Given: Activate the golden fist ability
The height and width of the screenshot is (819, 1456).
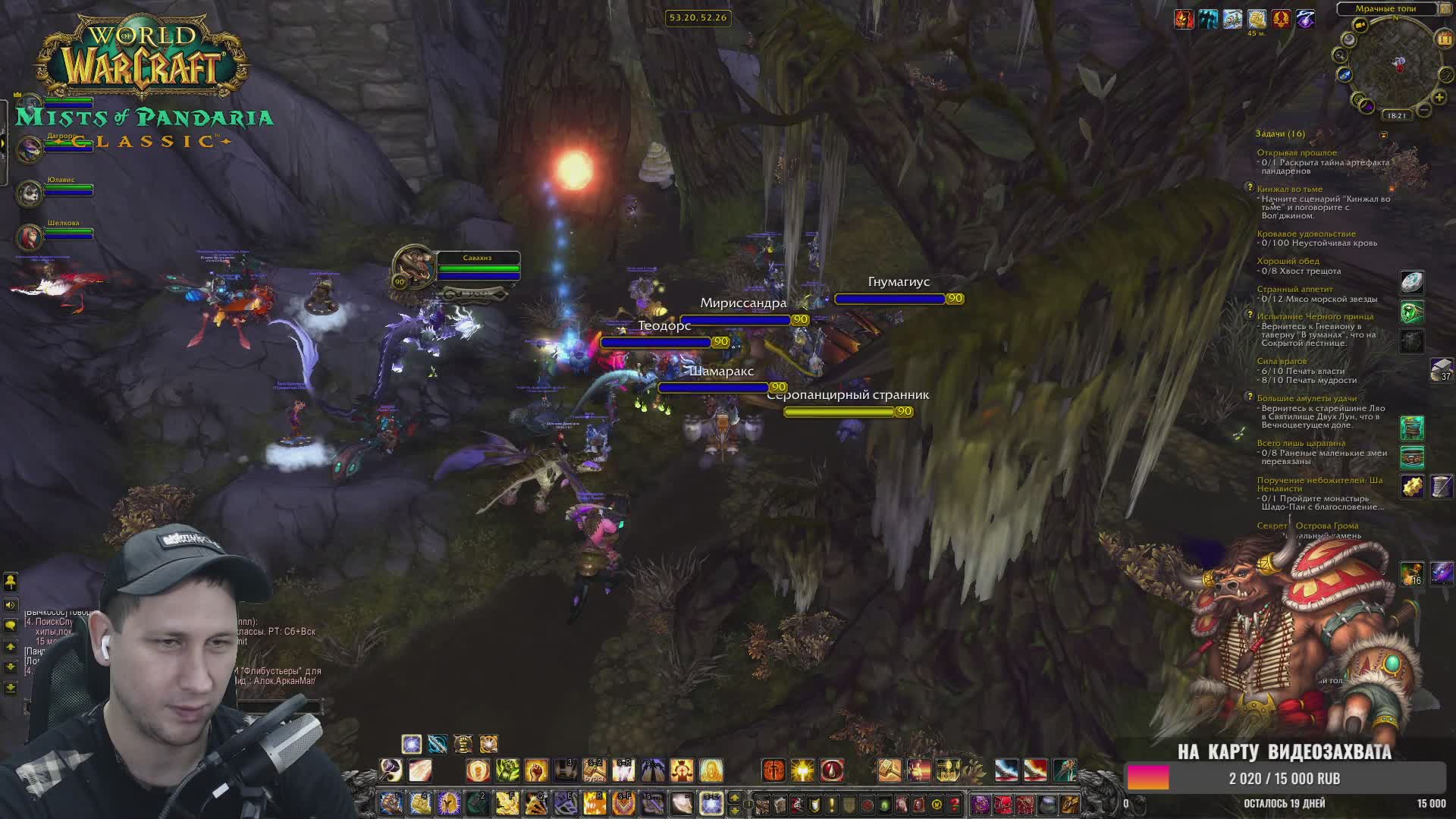Looking at the screenshot, I should tap(536, 770).
